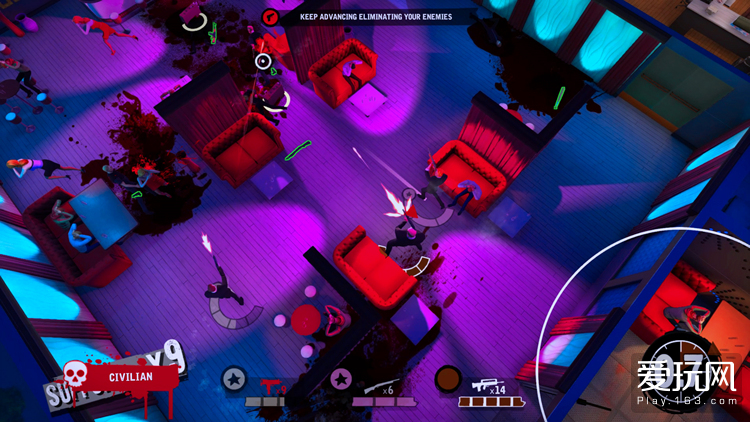Select the red pistol weapon slot
Screen dimensions: 750x422
click(267, 385)
